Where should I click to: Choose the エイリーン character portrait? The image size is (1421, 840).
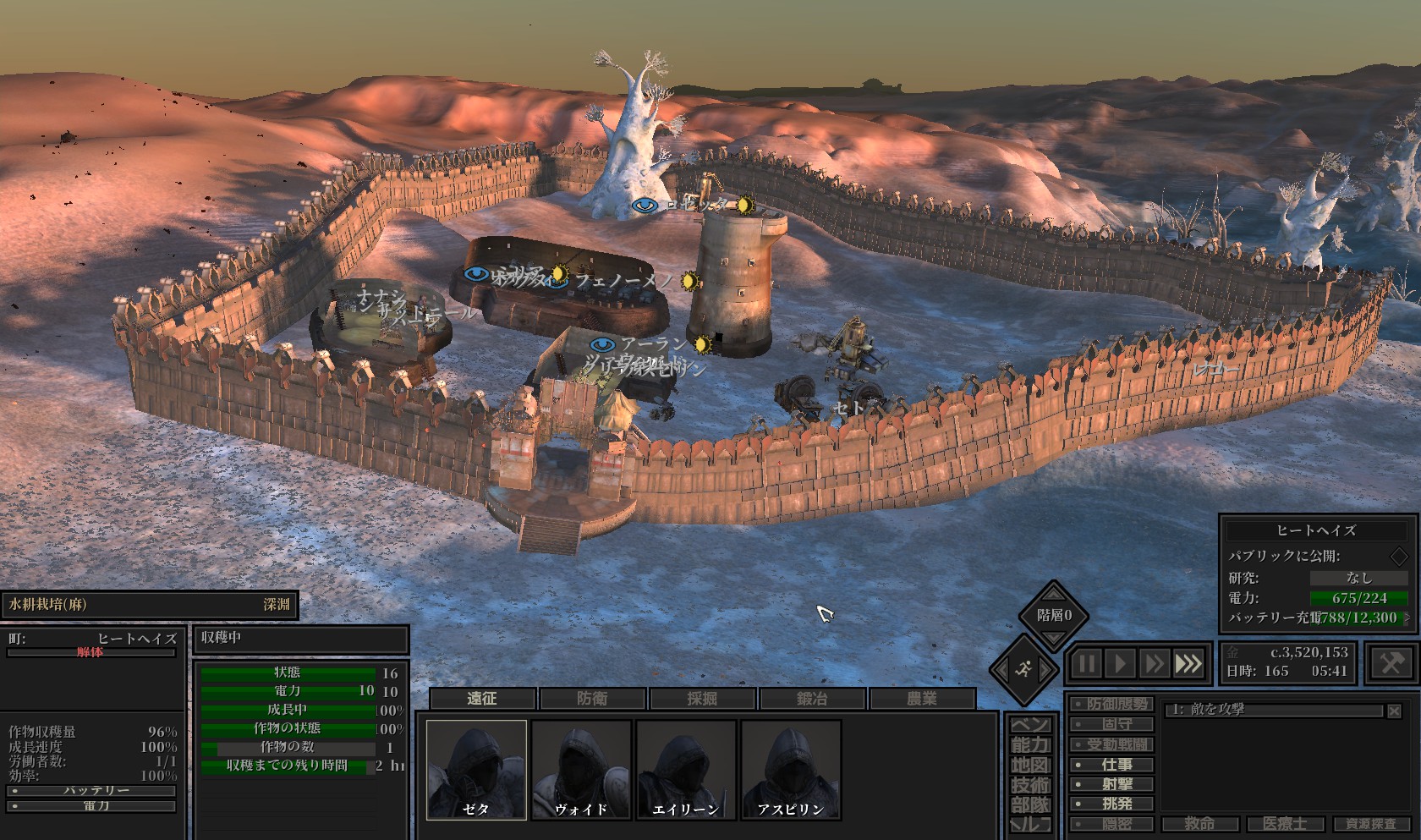(686, 769)
